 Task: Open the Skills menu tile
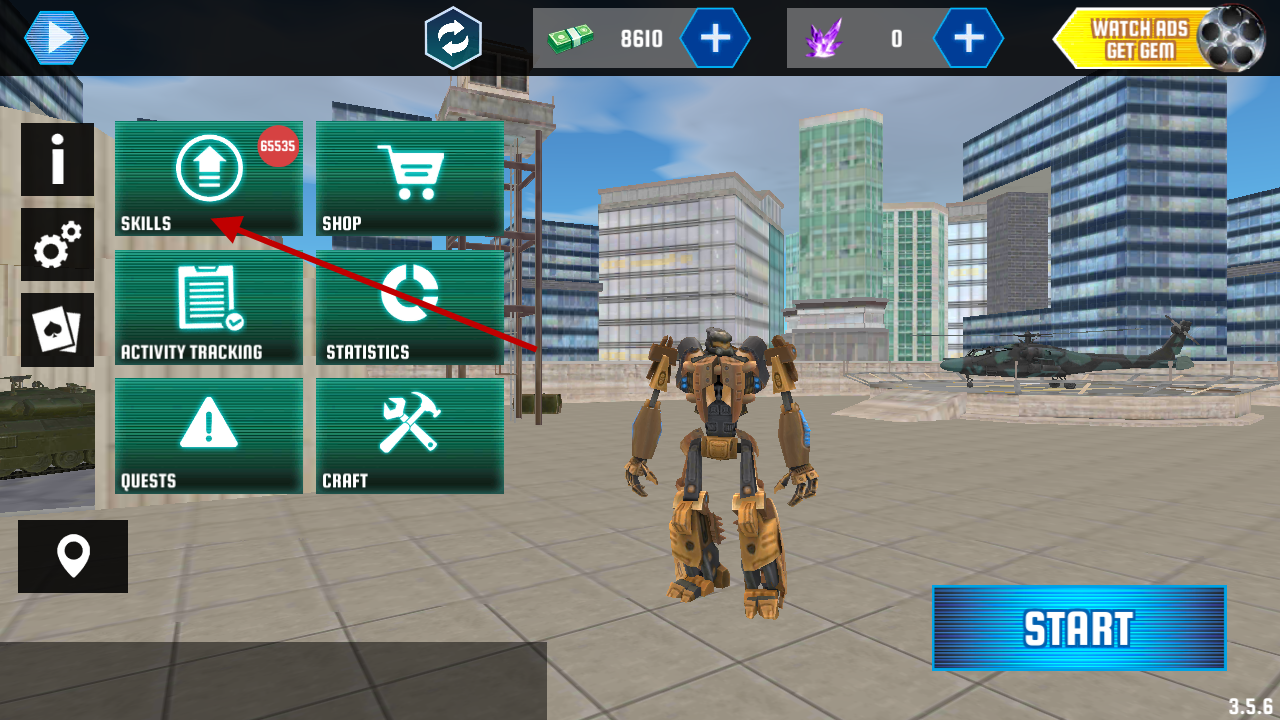coord(208,178)
